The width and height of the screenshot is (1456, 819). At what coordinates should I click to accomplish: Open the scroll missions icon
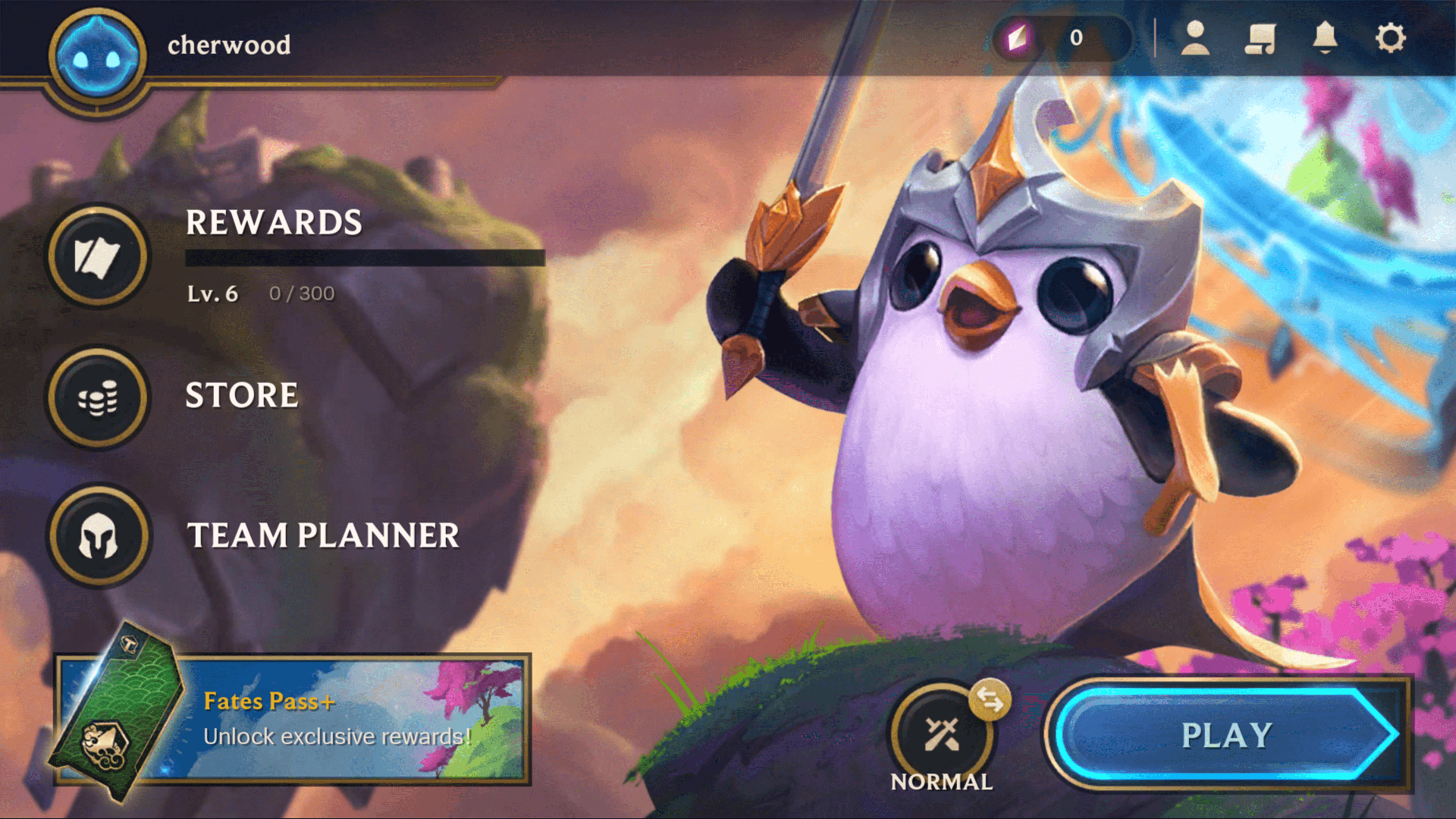click(x=1260, y=38)
